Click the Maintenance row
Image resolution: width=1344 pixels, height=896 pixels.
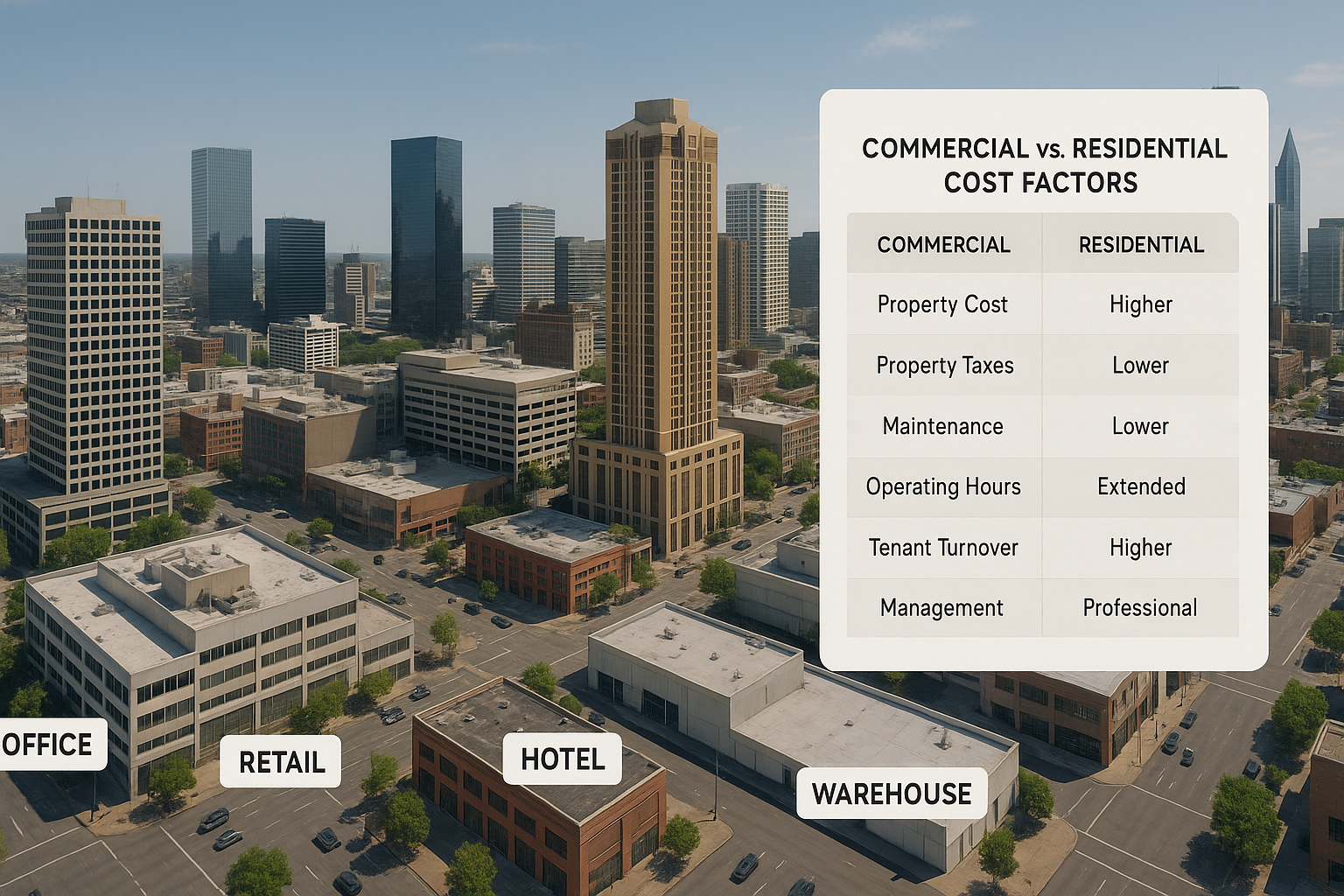click(x=943, y=426)
